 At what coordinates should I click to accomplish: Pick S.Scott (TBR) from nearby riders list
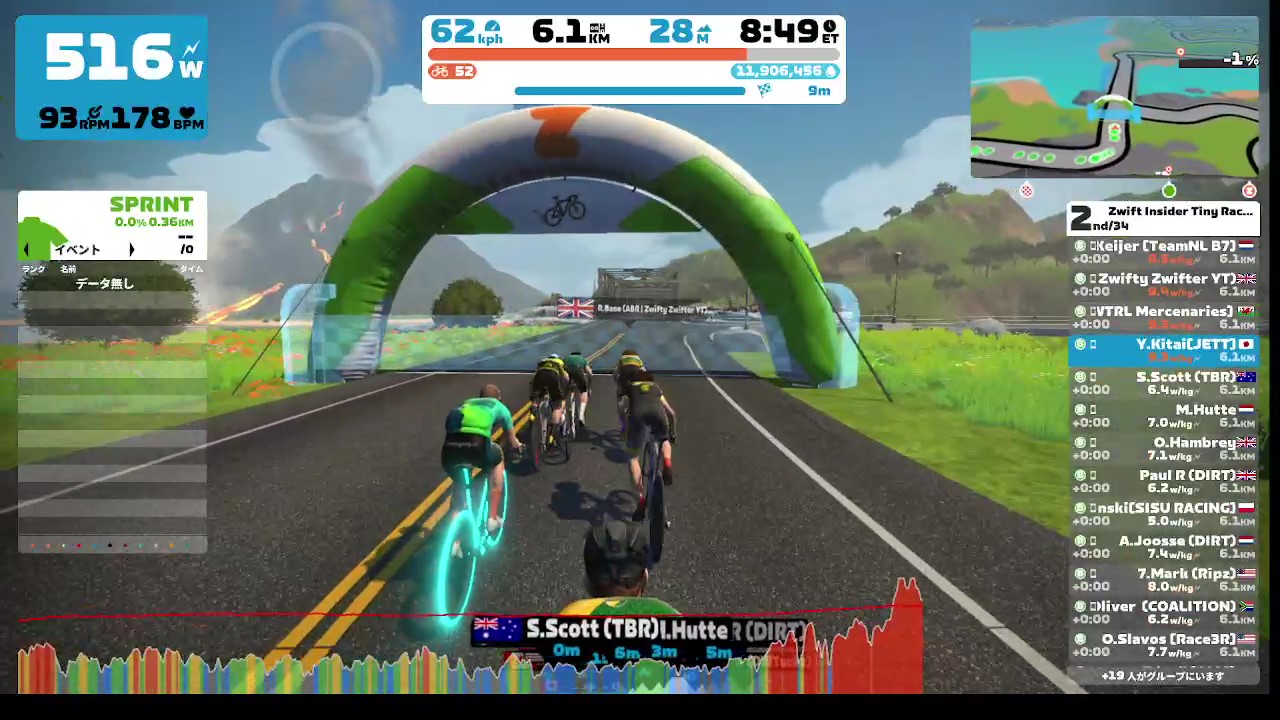click(1163, 383)
